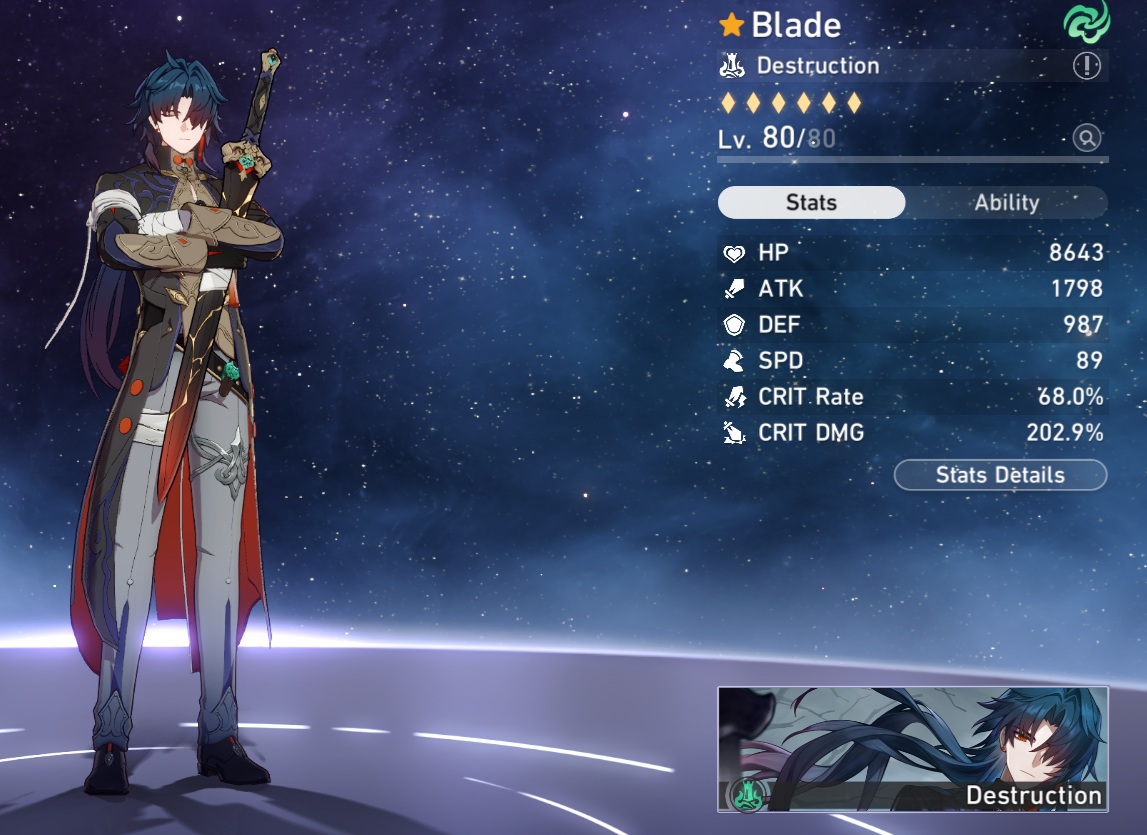Open the Stats Details panel
This screenshot has width=1147, height=835.
click(1000, 475)
